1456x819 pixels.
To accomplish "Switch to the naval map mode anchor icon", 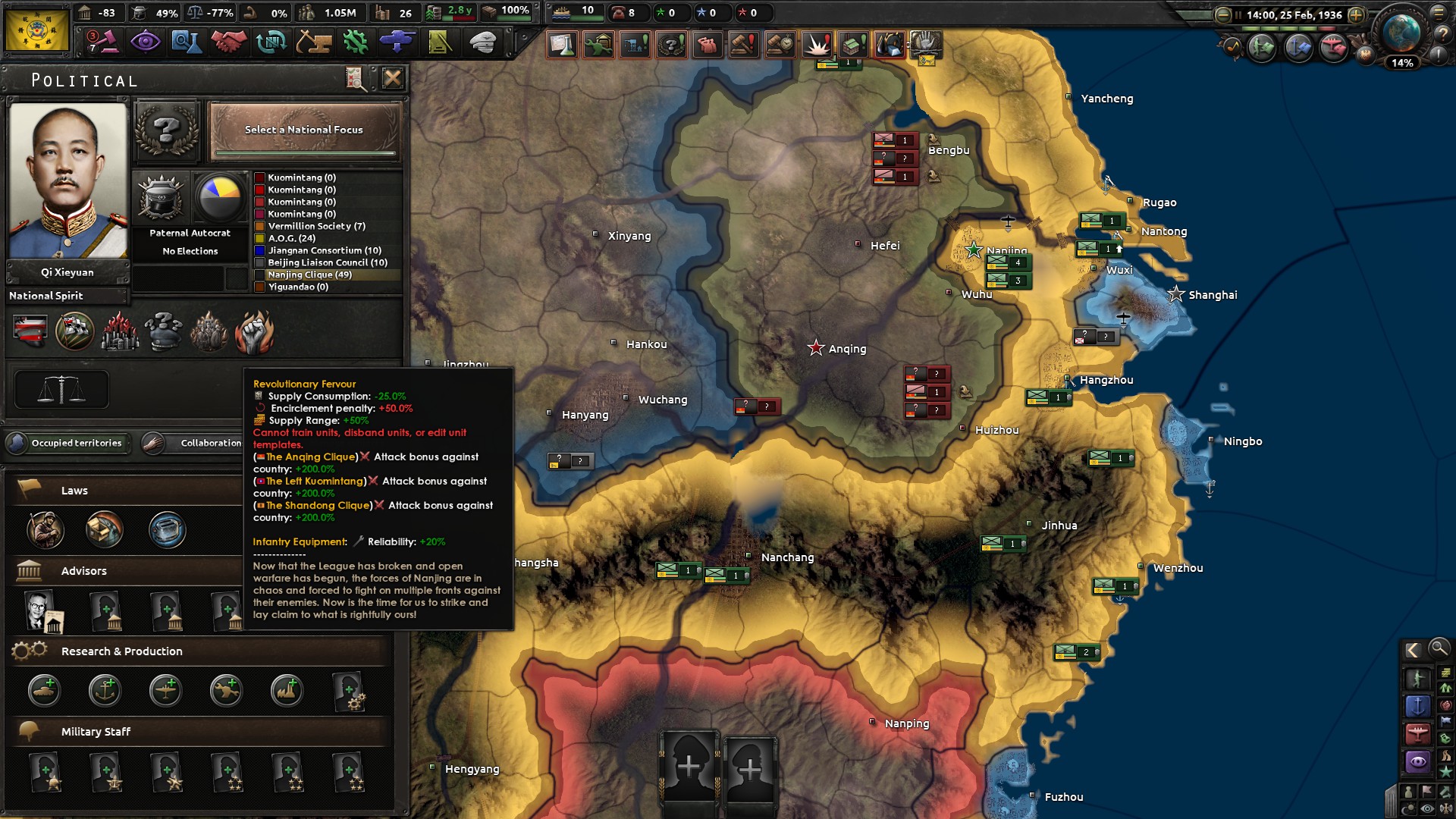I will click(1418, 705).
